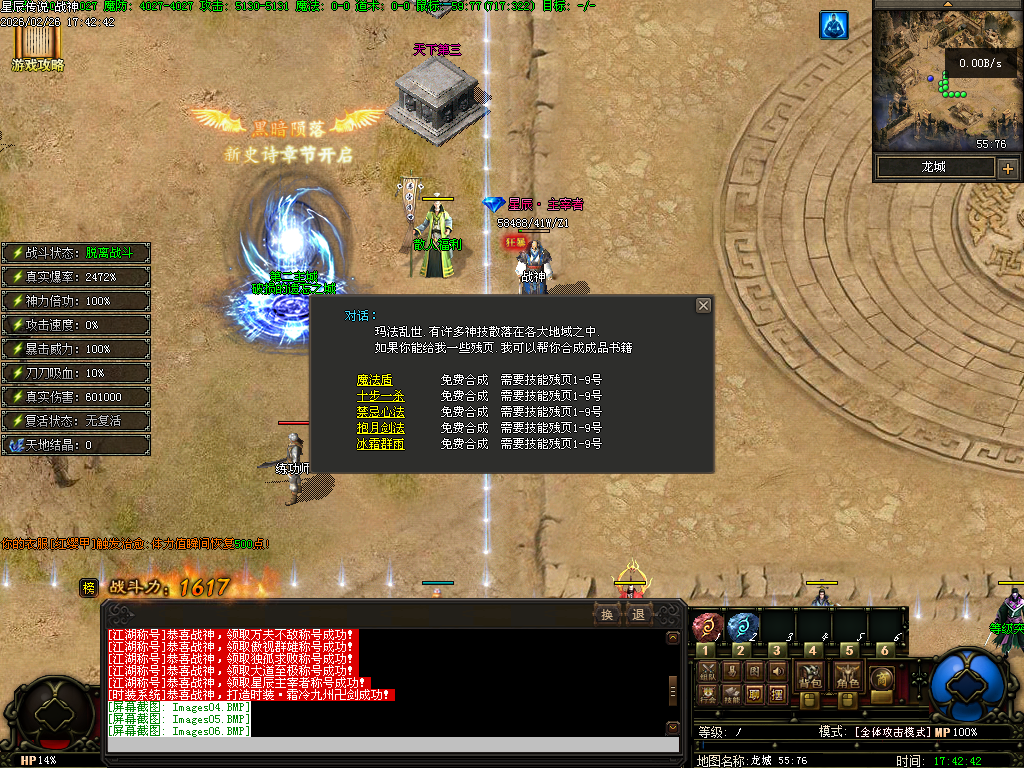Open the 商 shop button
The image size is (1024, 768).
pos(881,677)
